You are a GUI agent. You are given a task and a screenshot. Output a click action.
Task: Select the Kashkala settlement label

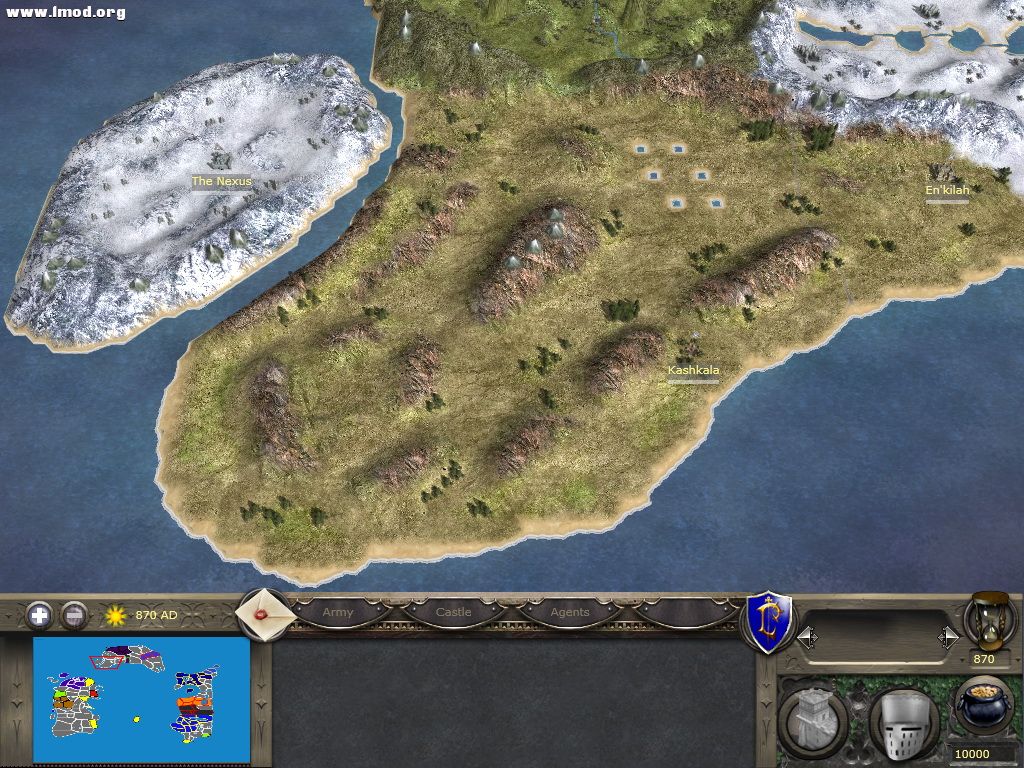(x=693, y=370)
